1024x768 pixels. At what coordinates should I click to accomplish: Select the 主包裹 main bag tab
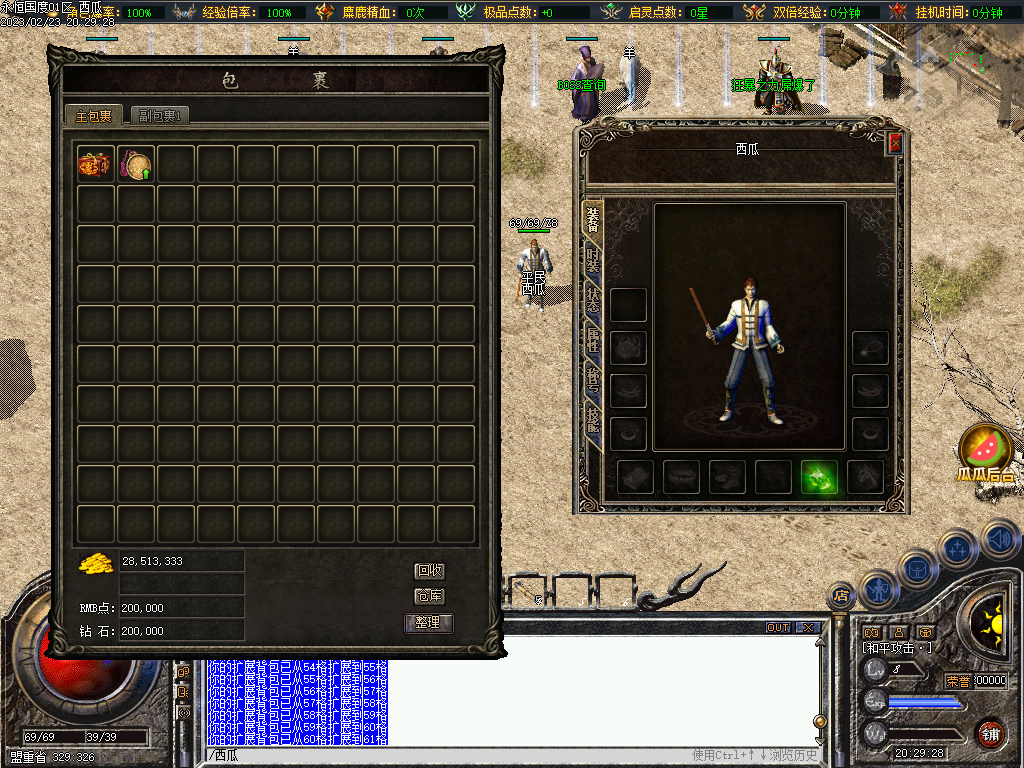(x=94, y=116)
